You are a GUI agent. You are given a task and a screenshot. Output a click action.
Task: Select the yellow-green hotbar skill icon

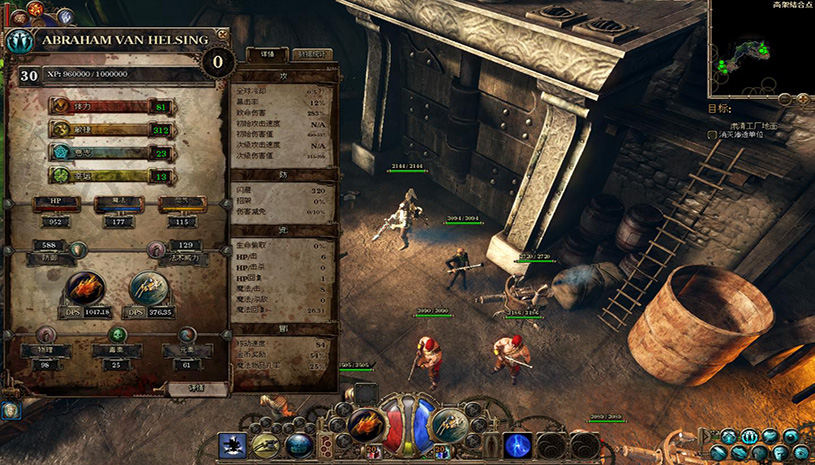click(266, 445)
